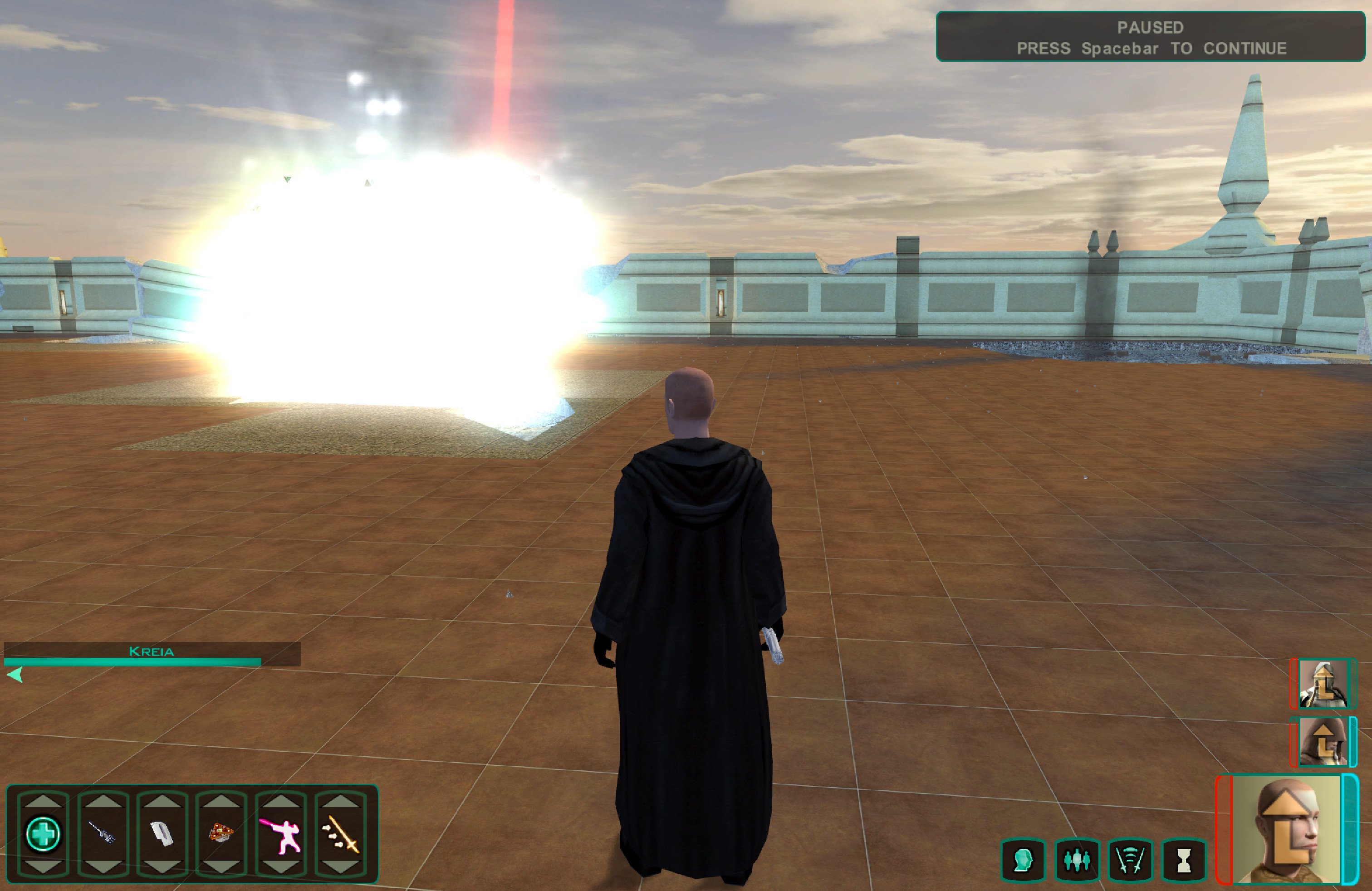Toggle the three-figure party mode button
Screen dimensions: 1372x891
[1076, 861]
